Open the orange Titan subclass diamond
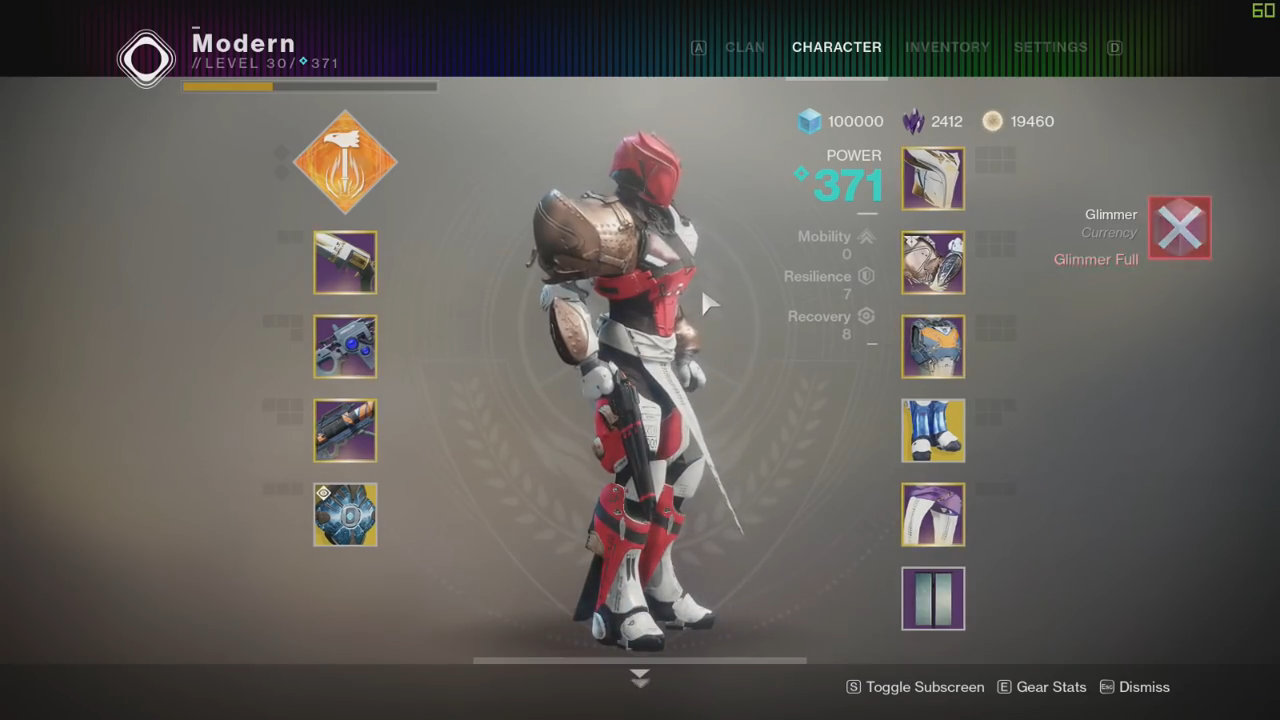This screenshot has width=1280, height=720. [x=345, y=162]
